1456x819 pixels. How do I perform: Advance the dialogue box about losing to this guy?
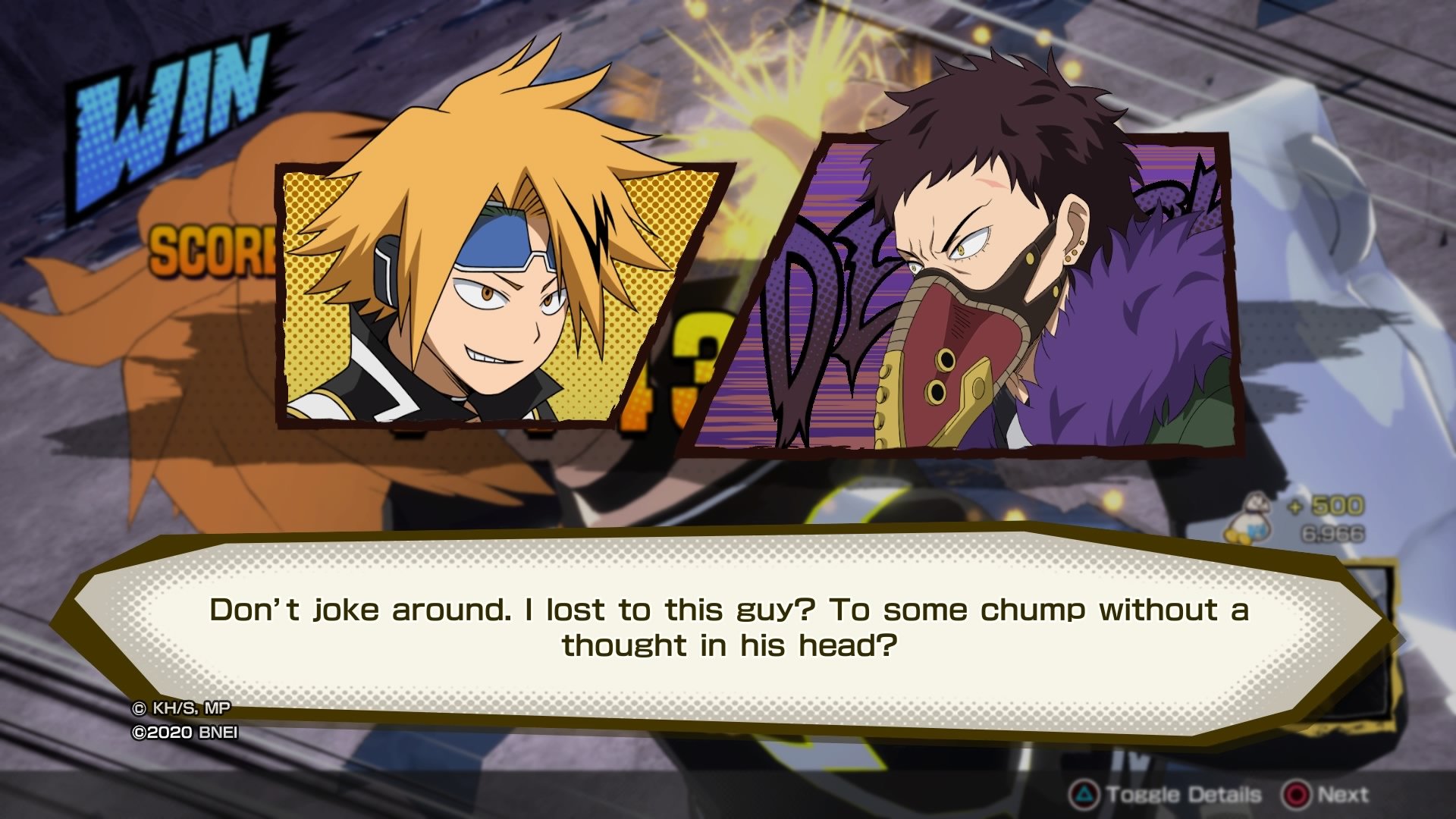tap(1326, 795)
